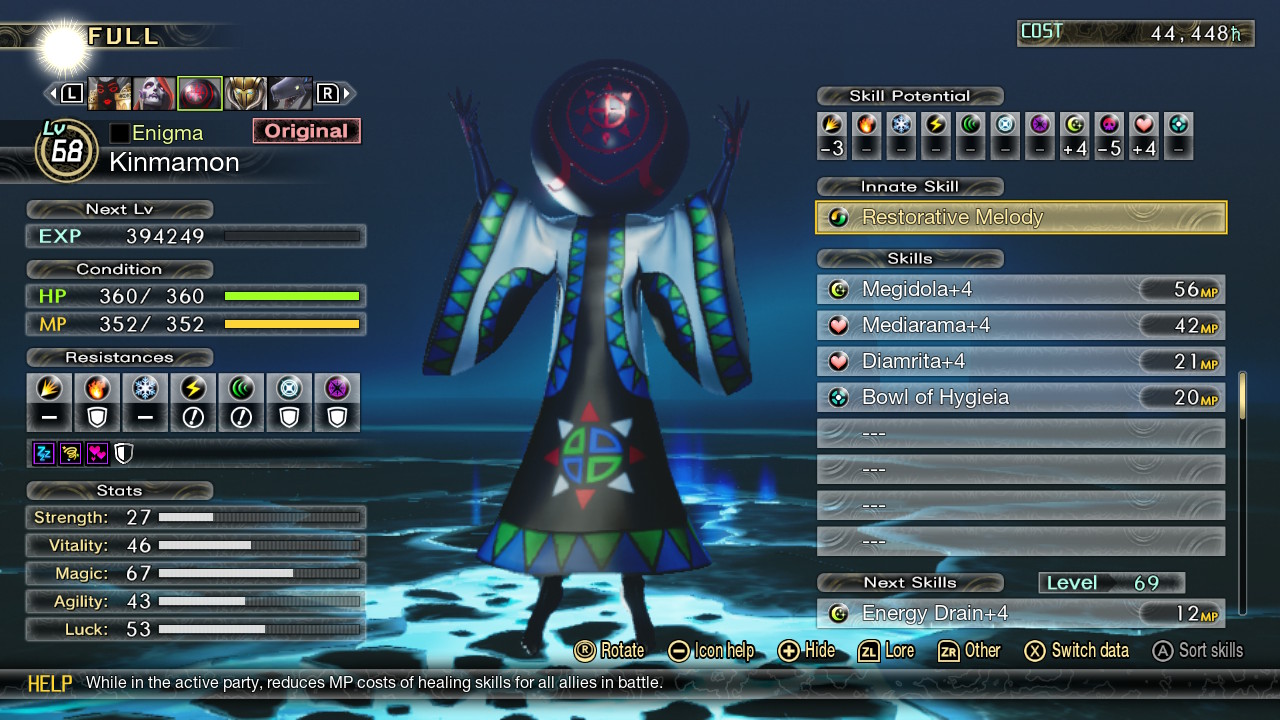1280x720 pixels.
Task: Switch to the dark dragon demon portrait
Action: [x=290, y=94]
